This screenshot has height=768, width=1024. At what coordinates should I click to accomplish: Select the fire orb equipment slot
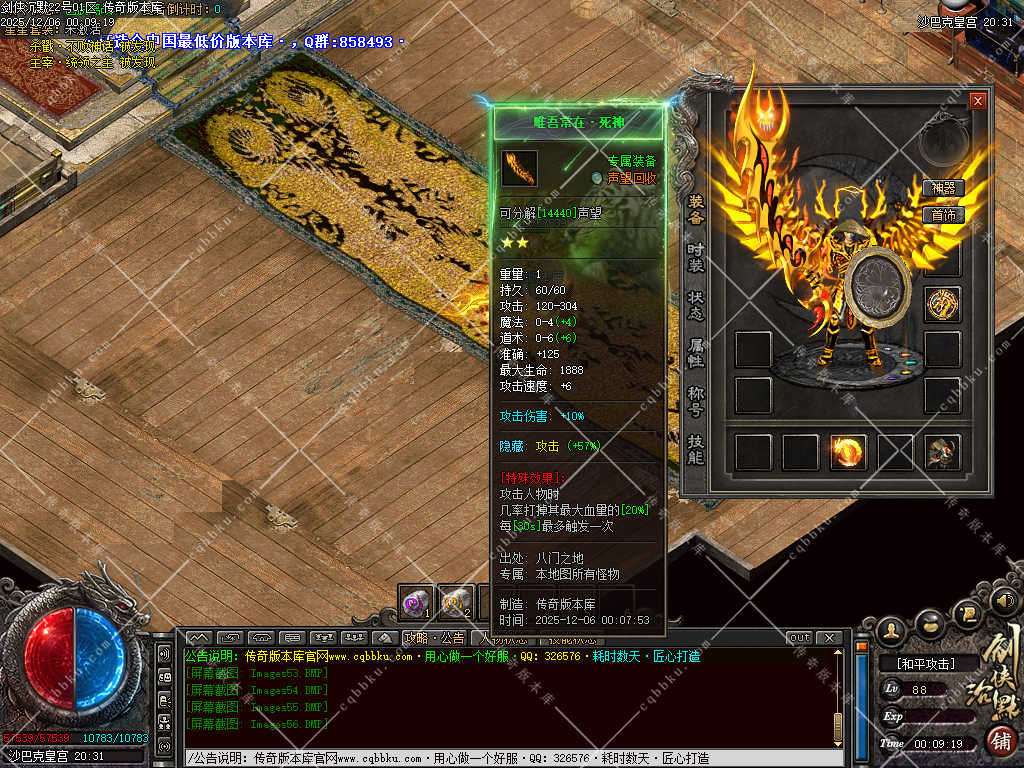848,452
